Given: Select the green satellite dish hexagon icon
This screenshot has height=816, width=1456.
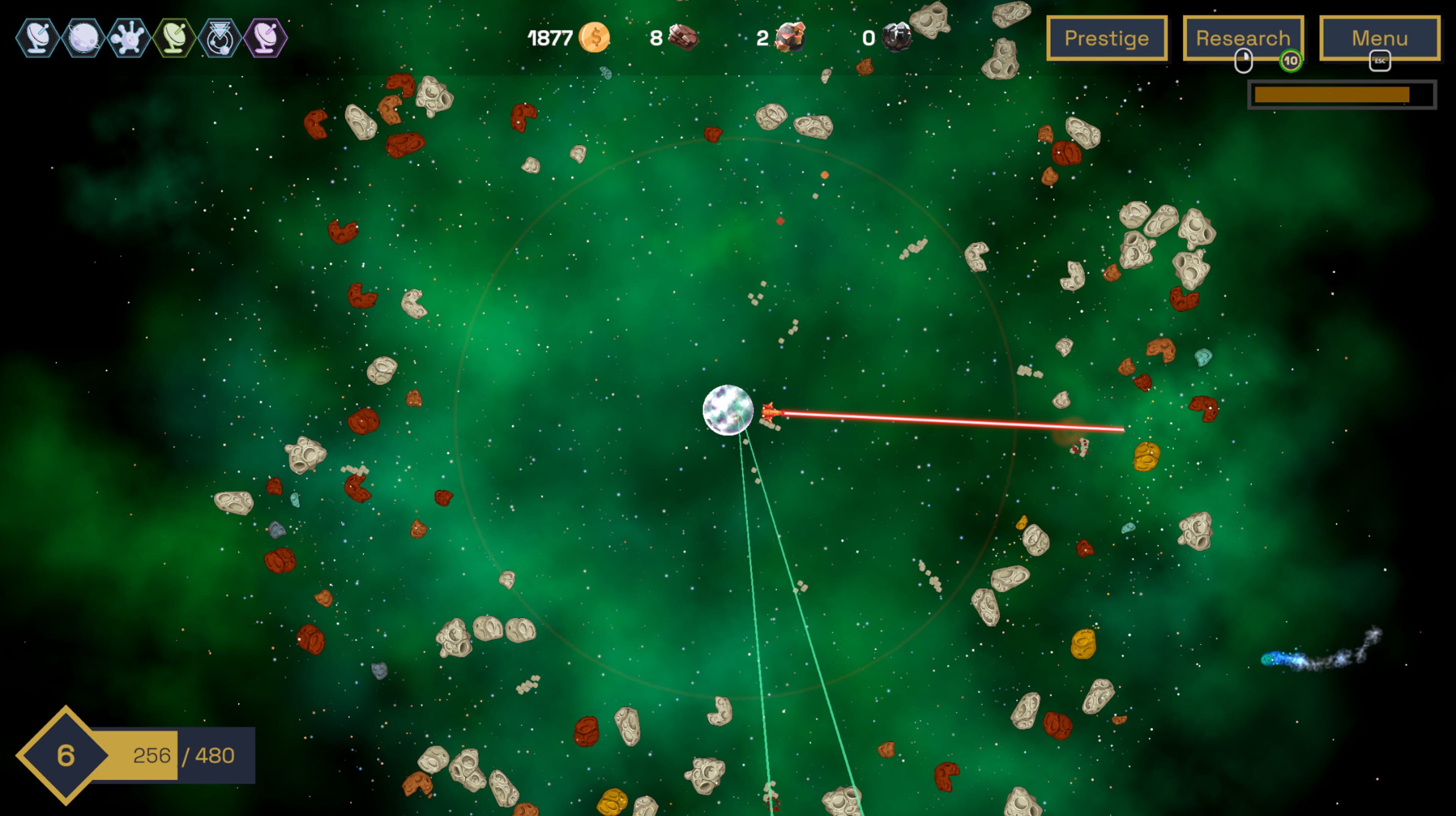Looking at the screenshot, I should [175, 38].
